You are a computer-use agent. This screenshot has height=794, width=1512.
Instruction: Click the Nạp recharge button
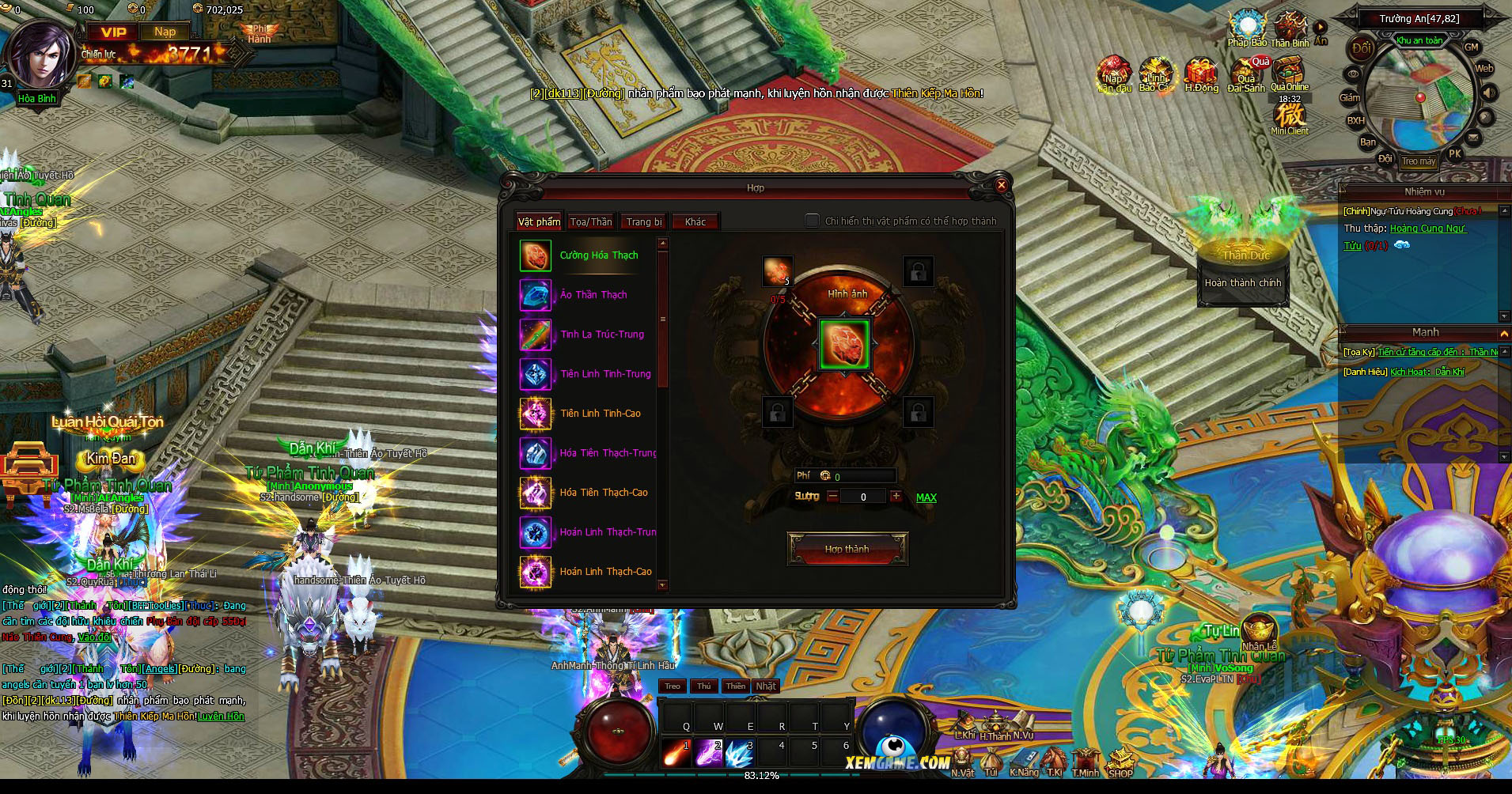(x=165, y=32)
